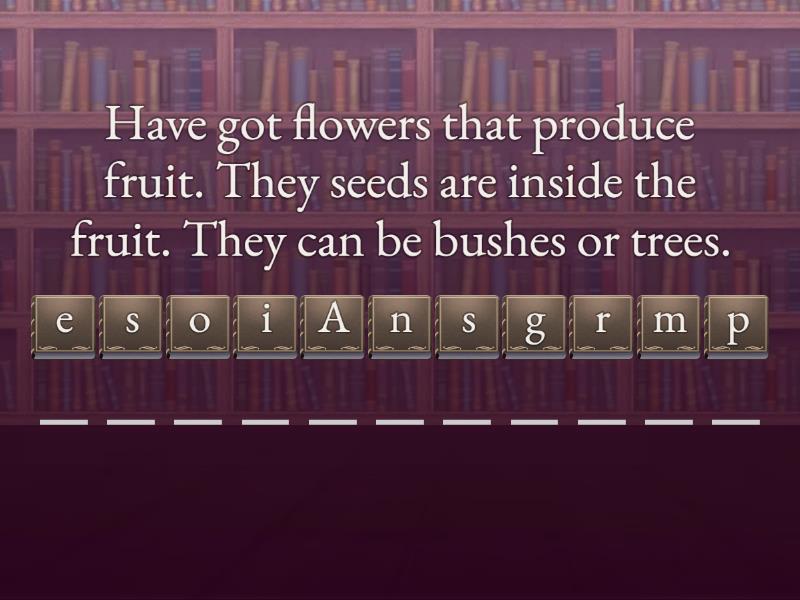800x600 pixels.
Task: Pick the 'r' letter tile
Action: tap(602, 326)
